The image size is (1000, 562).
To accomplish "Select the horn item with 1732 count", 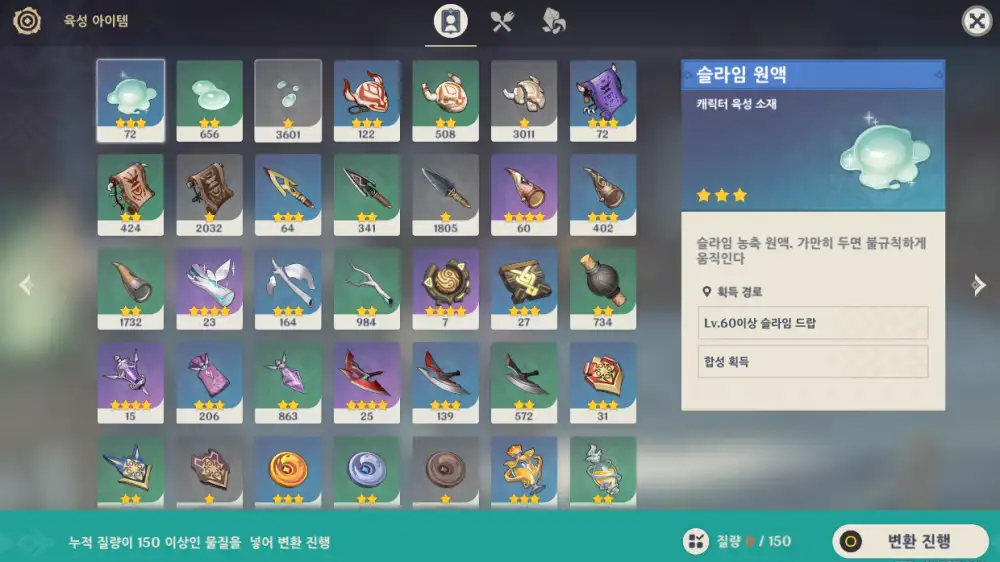I will (131, 287).
